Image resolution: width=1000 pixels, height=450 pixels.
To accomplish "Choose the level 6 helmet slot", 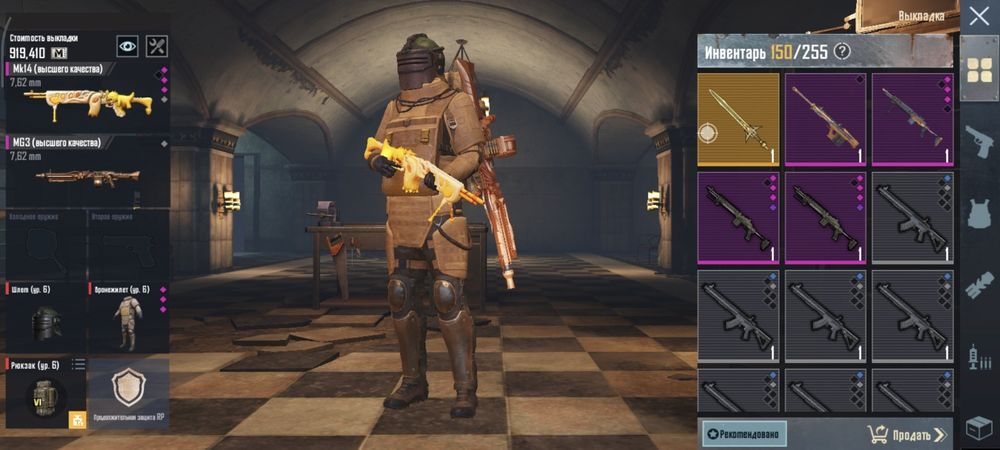I will point(45,318).
